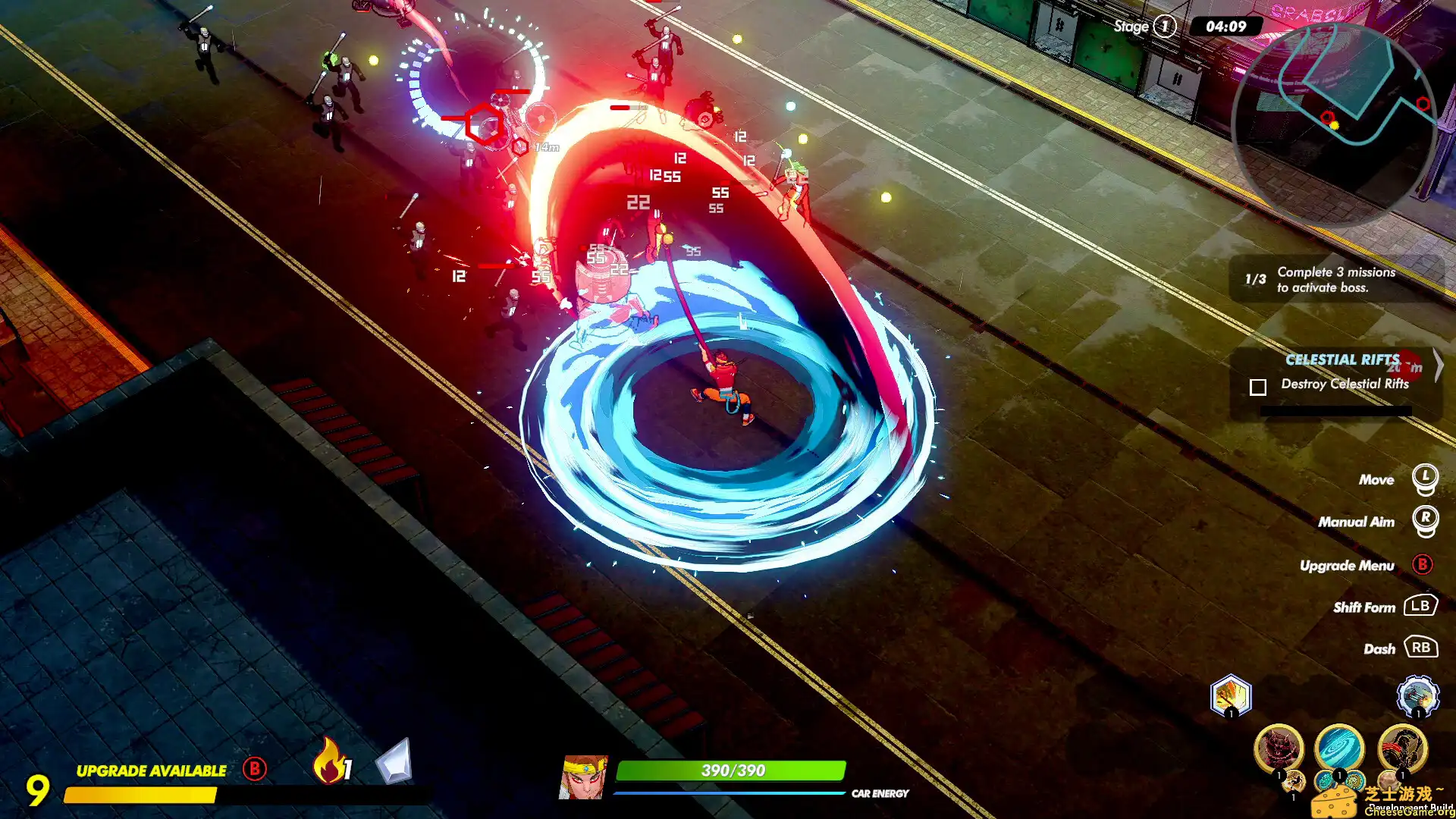
Task: Toggle Shift Form with the LB prompt
Action: click(1422, 607)
